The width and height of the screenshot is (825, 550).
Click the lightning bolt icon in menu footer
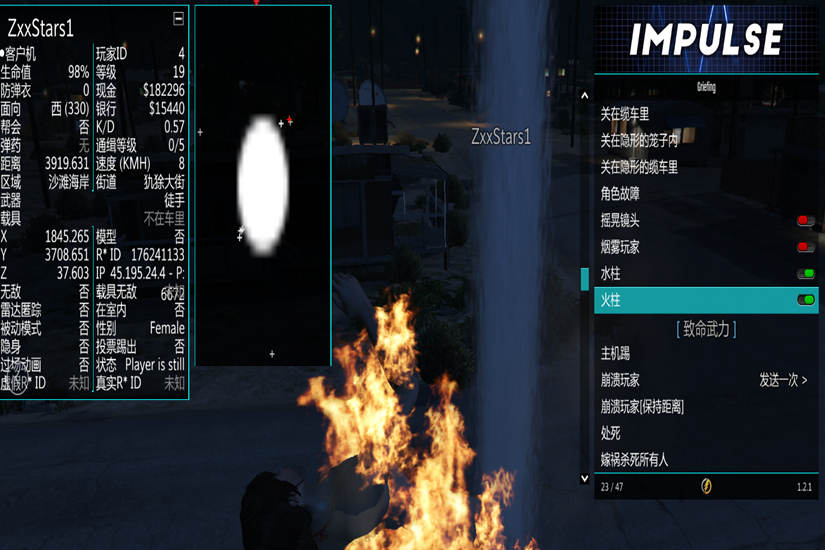coord(706,487)
